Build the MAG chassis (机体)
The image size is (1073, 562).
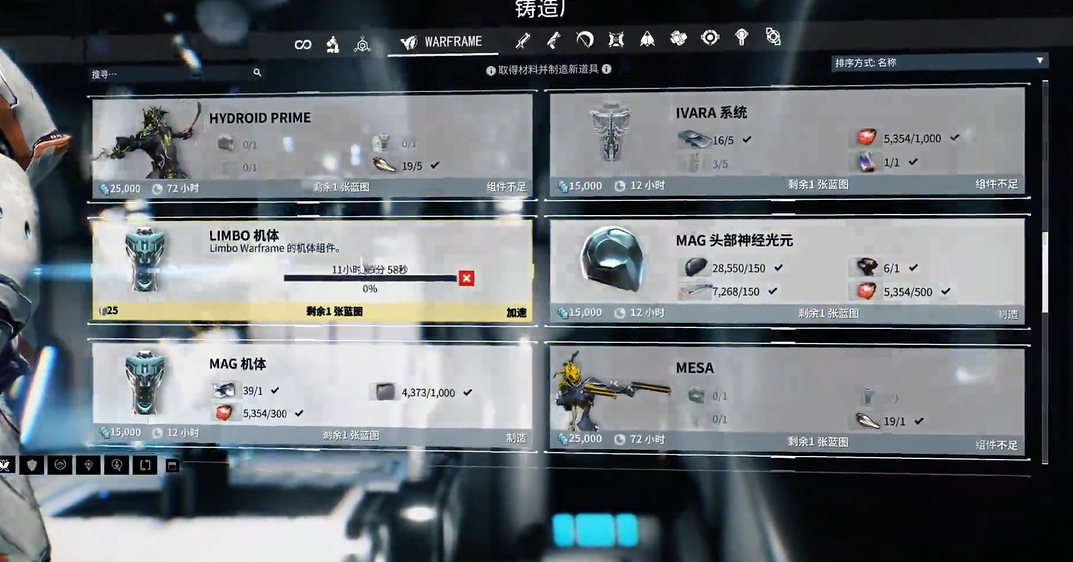(x=516, y=437)
